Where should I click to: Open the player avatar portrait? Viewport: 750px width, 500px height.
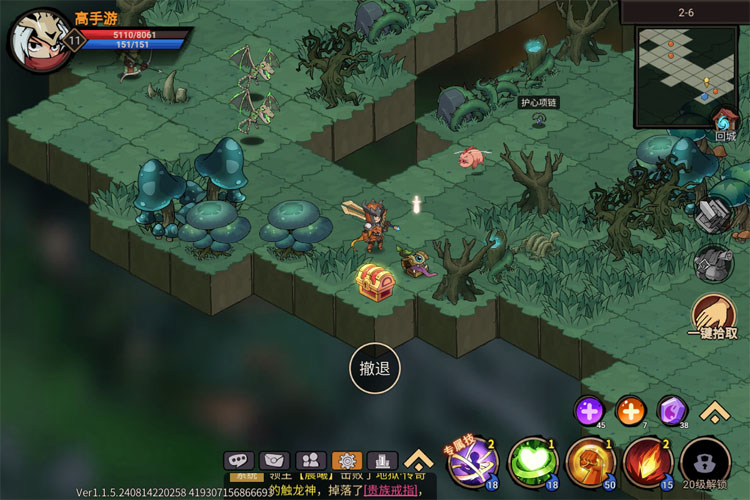(38, 40)
